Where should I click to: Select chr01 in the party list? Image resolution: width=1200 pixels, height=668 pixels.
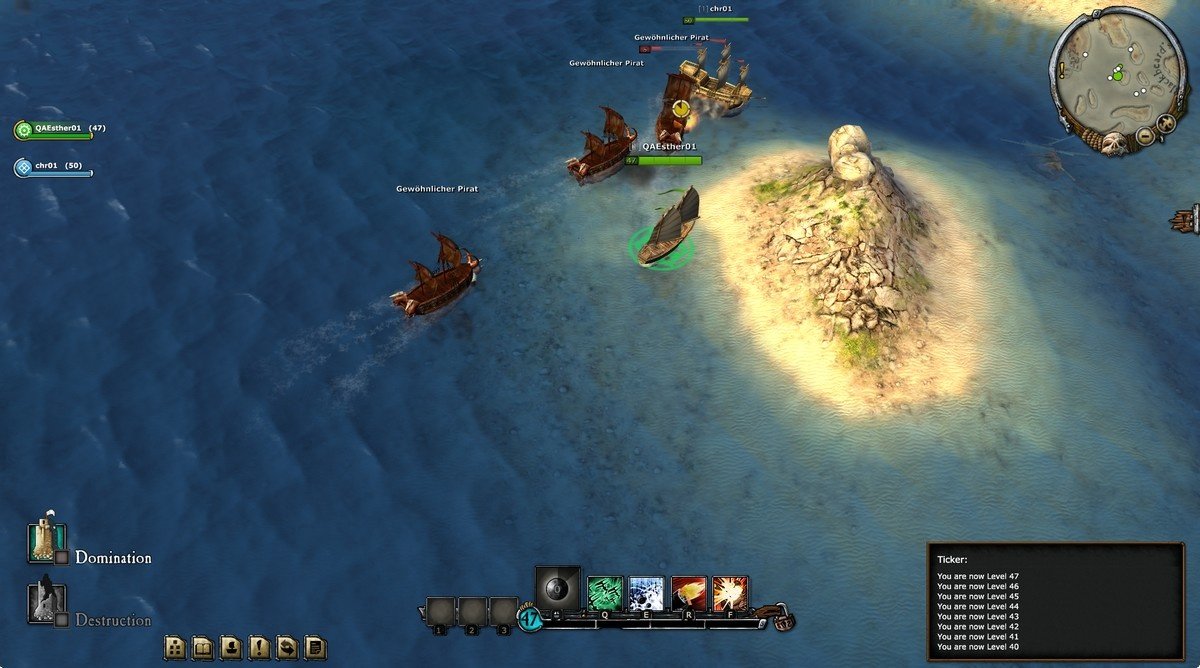click(46, 166)
